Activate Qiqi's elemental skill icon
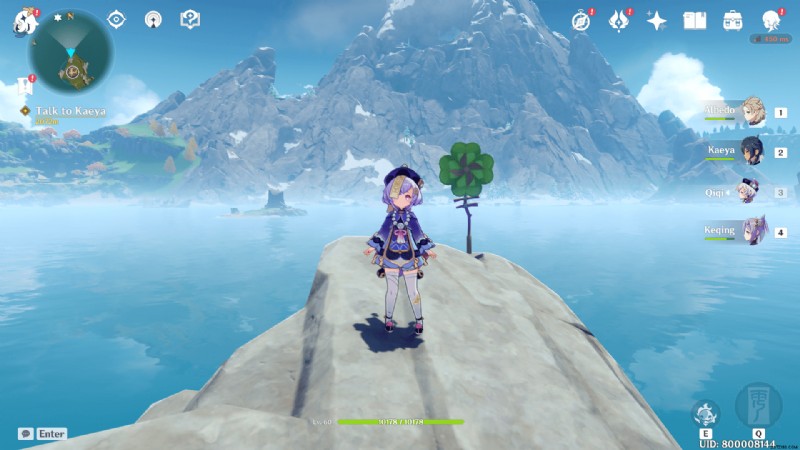This screenshot has height=450, width=800. click(x=706, y=413)
